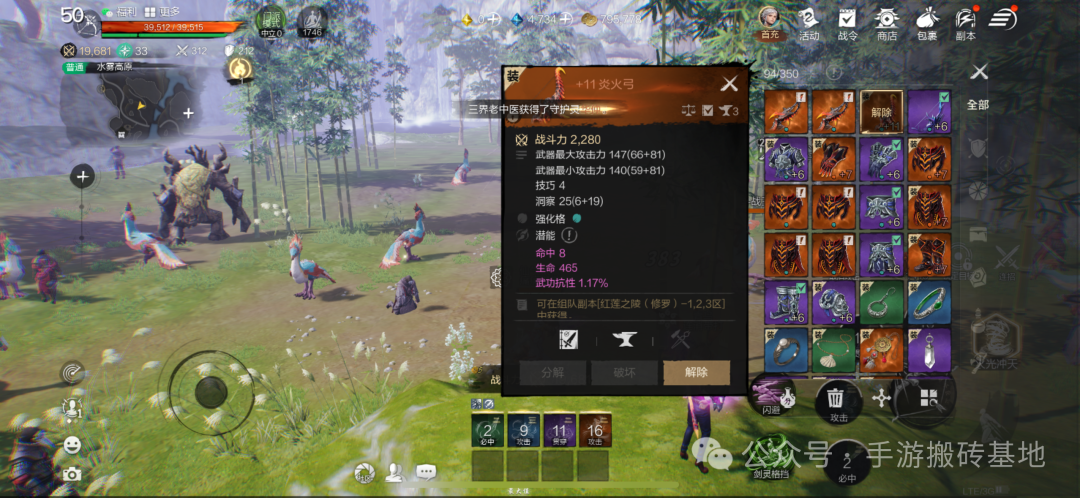
Task: Select the shell necklace inventory slot
Action: [832, 349]
